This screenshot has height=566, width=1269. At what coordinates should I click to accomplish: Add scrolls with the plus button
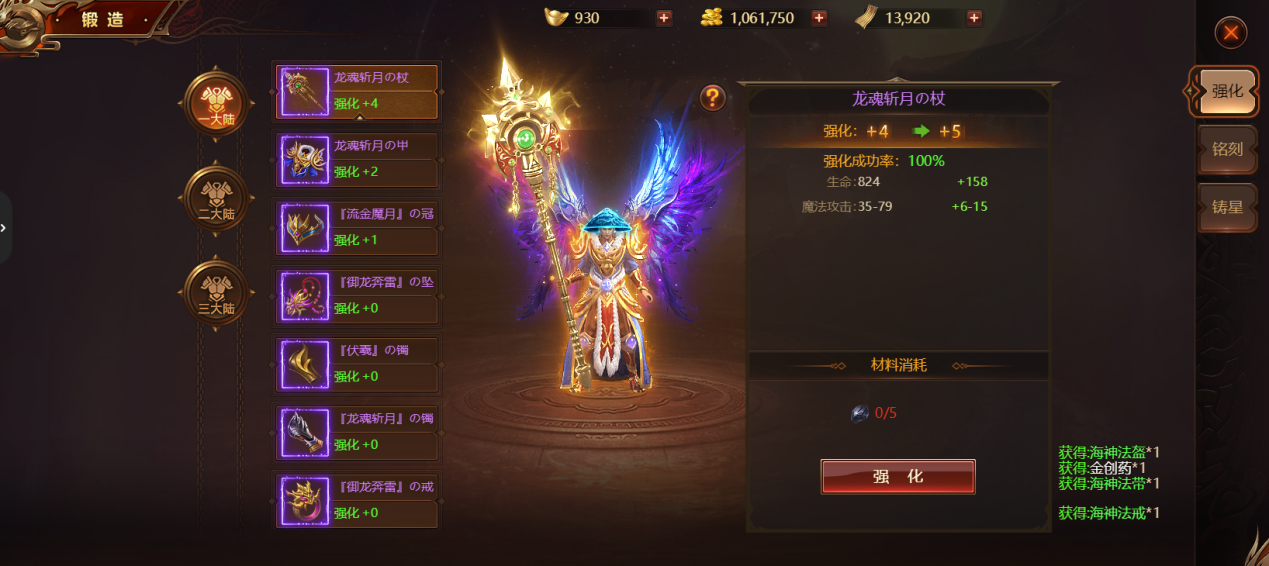click(974, 18)
